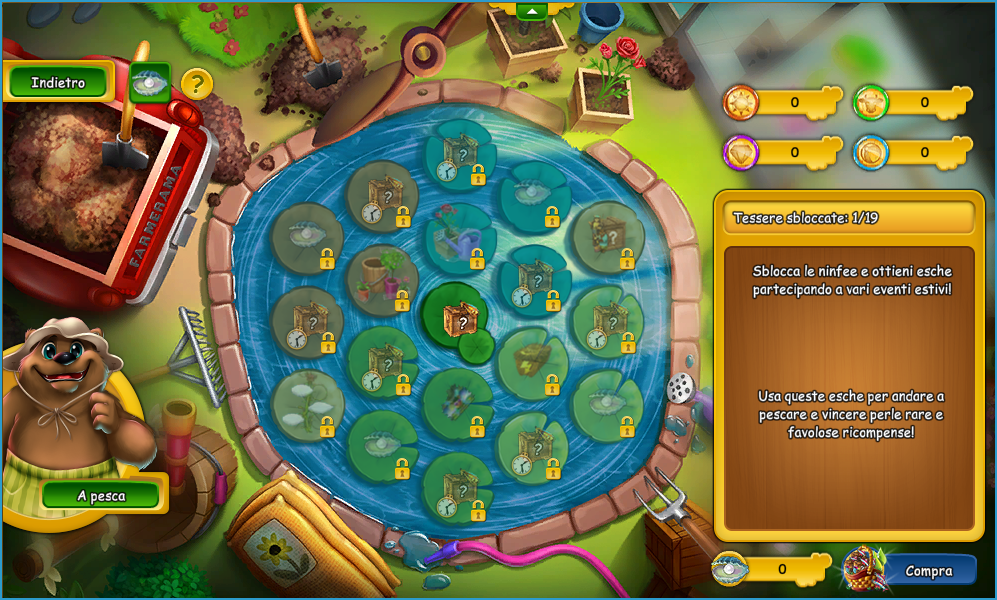Screen dimensions: 997x600
Task: Pick the locked dragonfly lily pad
Action: [457, 402]
